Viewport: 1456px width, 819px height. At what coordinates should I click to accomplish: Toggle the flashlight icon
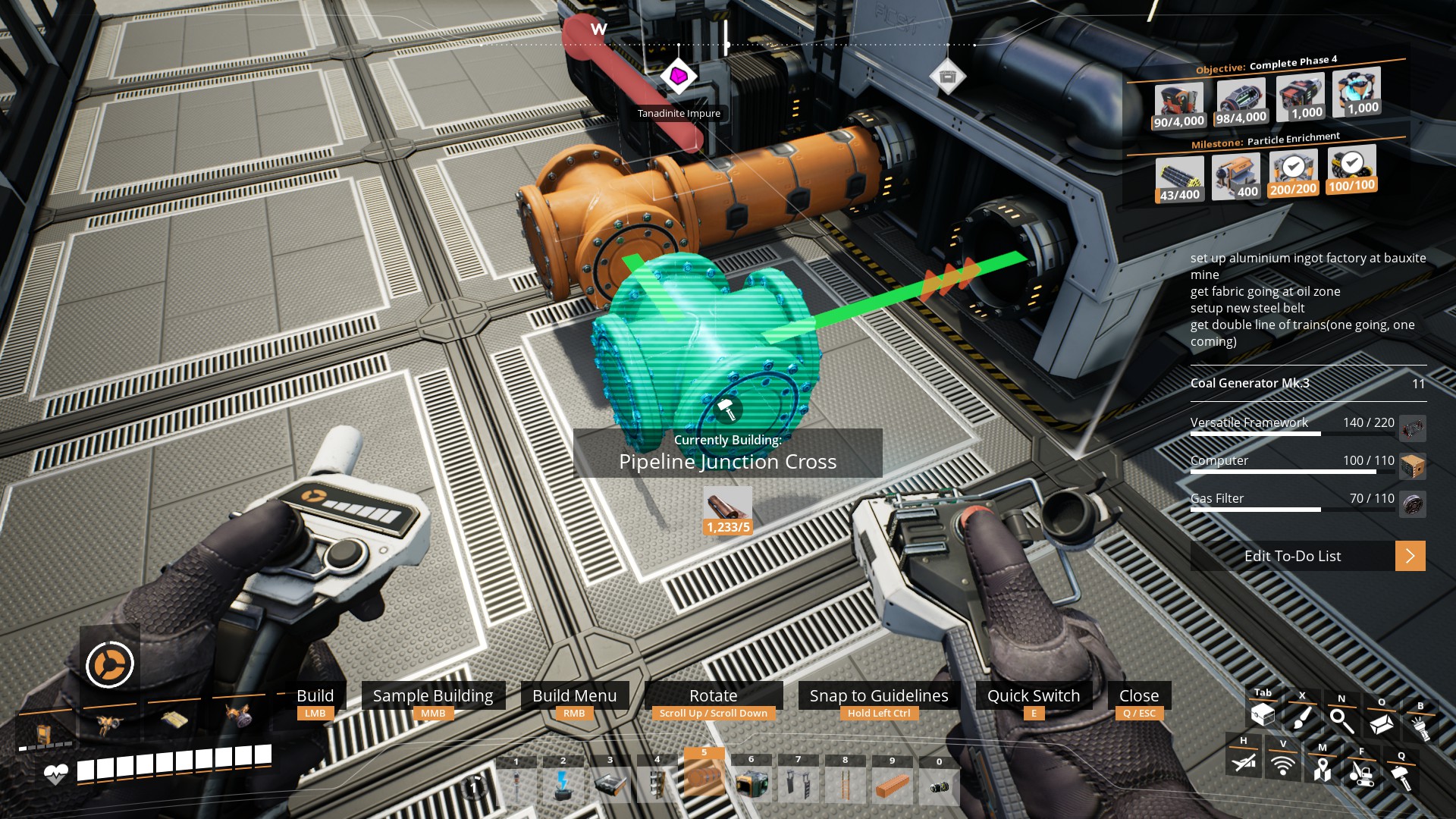[x=1420, y=728]
